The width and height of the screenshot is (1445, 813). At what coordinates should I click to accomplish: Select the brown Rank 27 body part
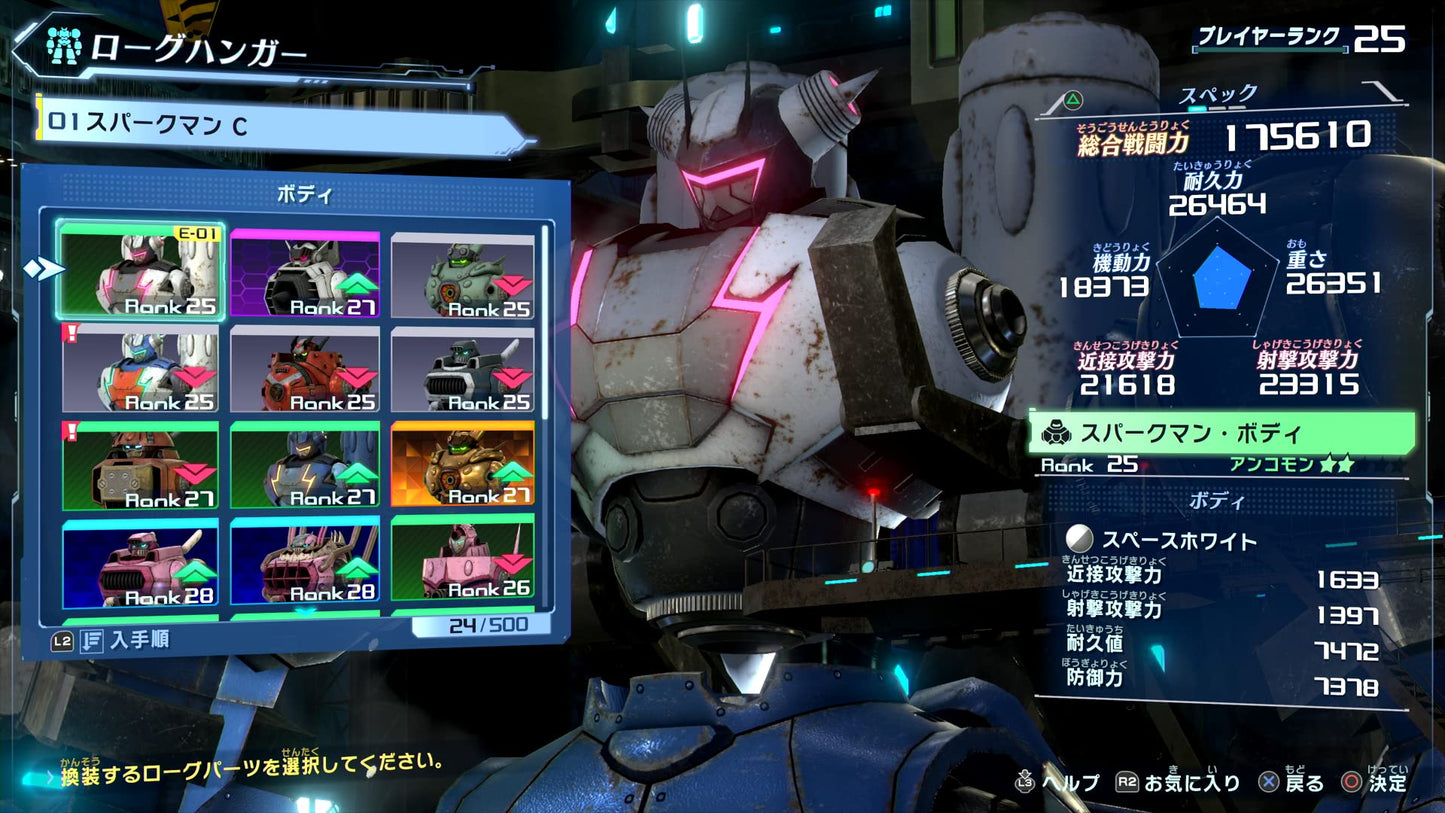(x=140, y=466)
